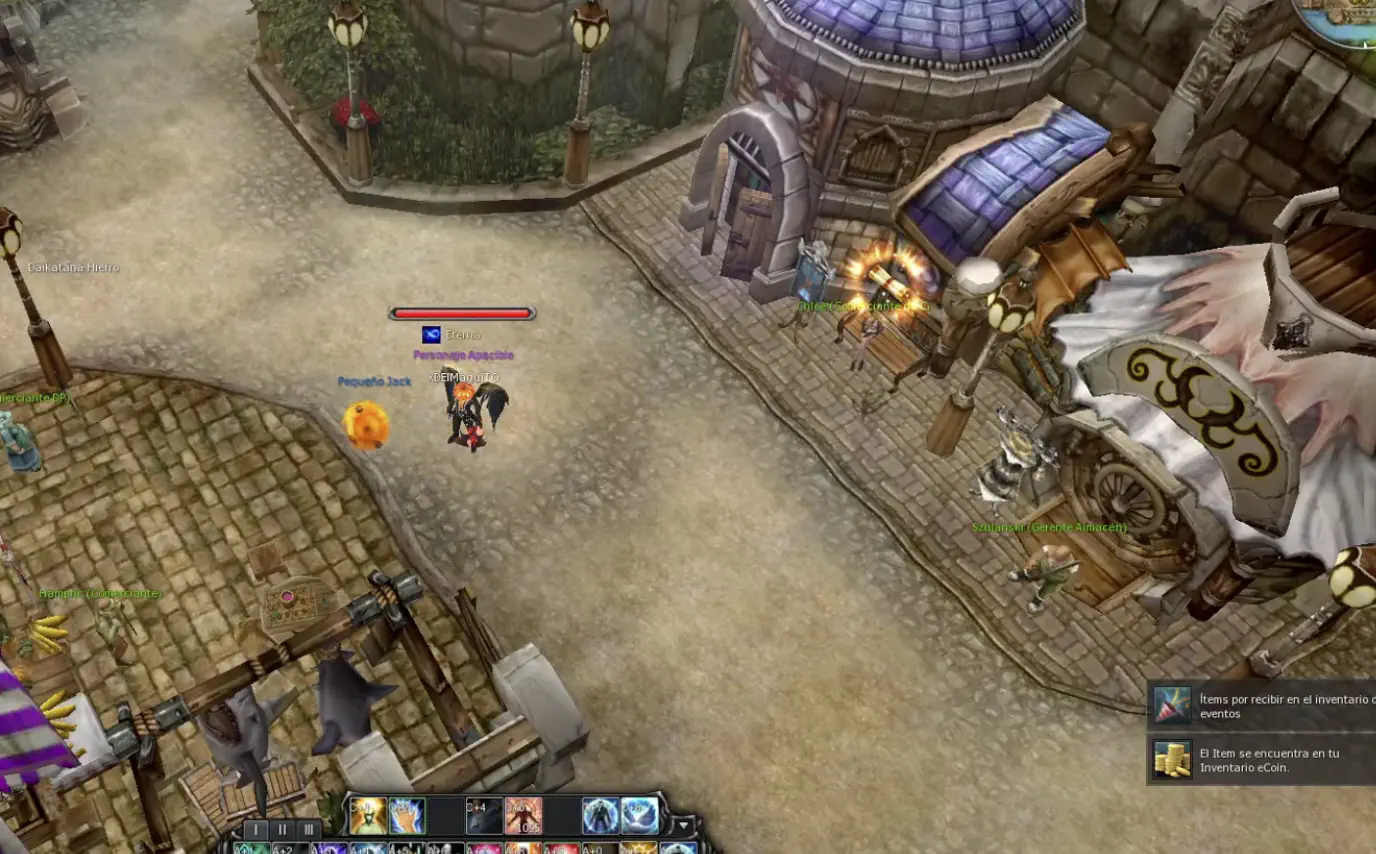This screenshot has width=1376, height=854.
Task: Open the minimap in the top-right corner
Action: (1350, 20)
